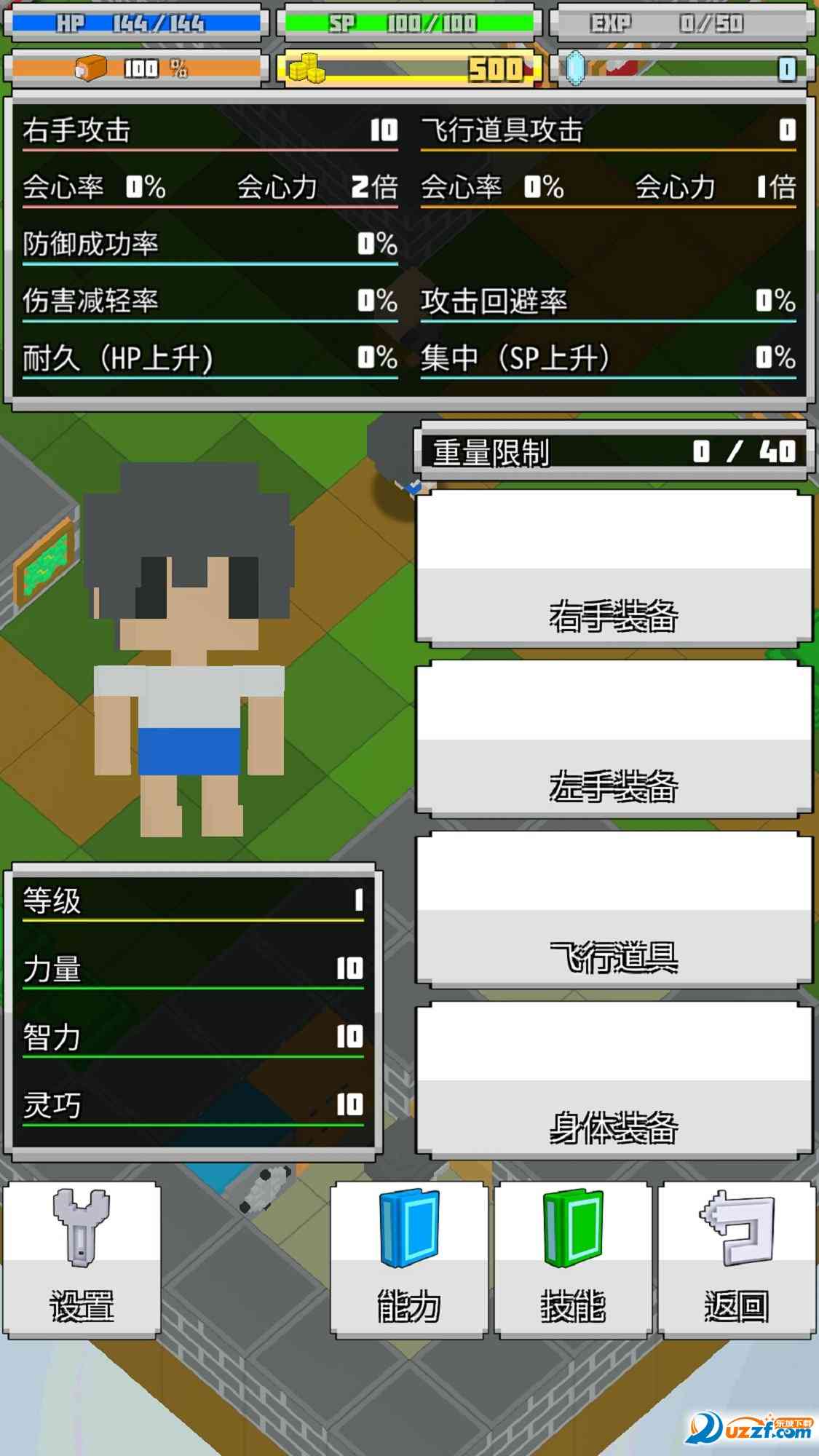Select the 身体装备 body equipment slot

(614, 1081)
